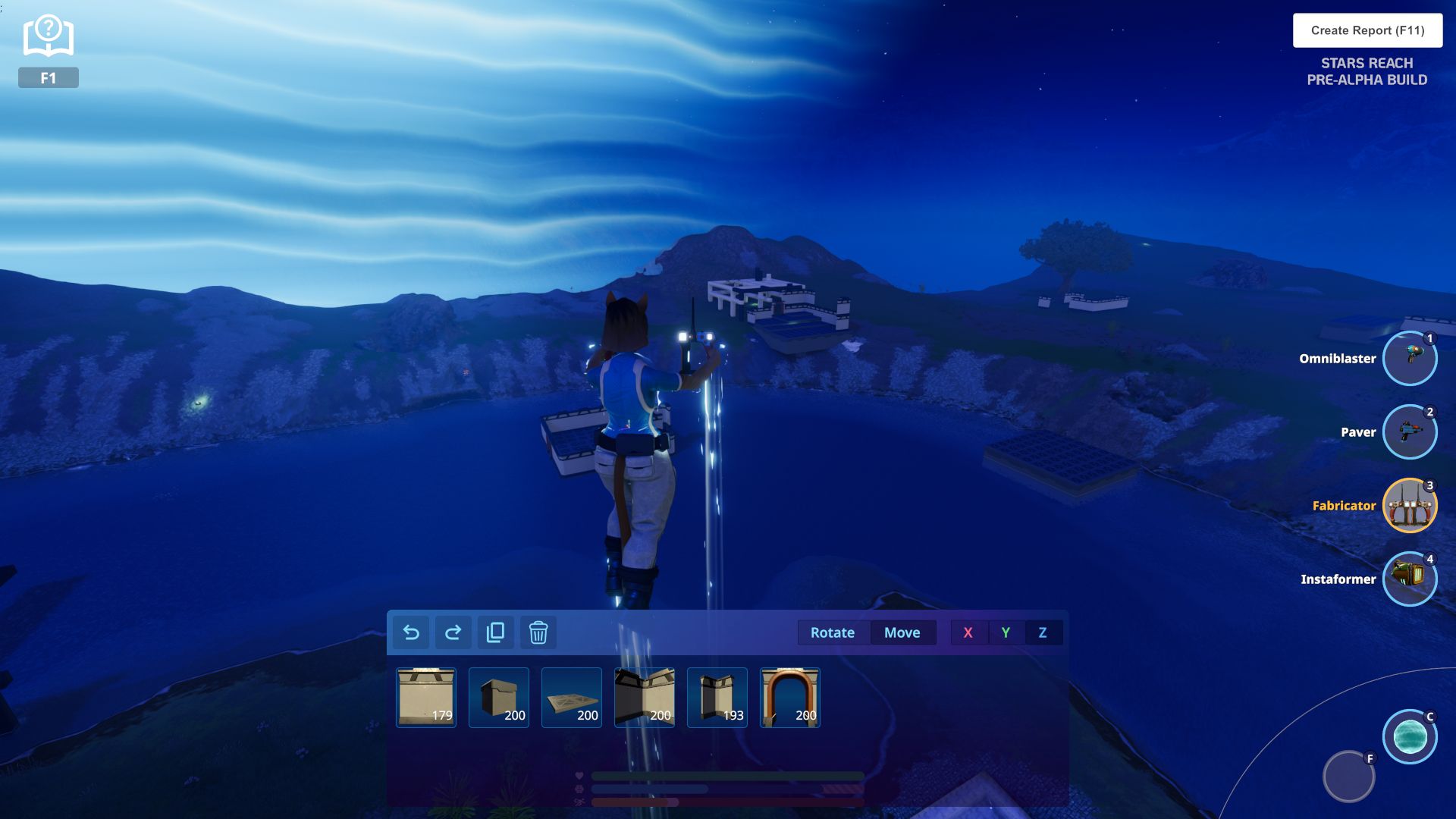Image resolution: width=1456 pixels, height=819 pixels.
Task: Click the Create Report button
Action: (x=1367, y=30)
